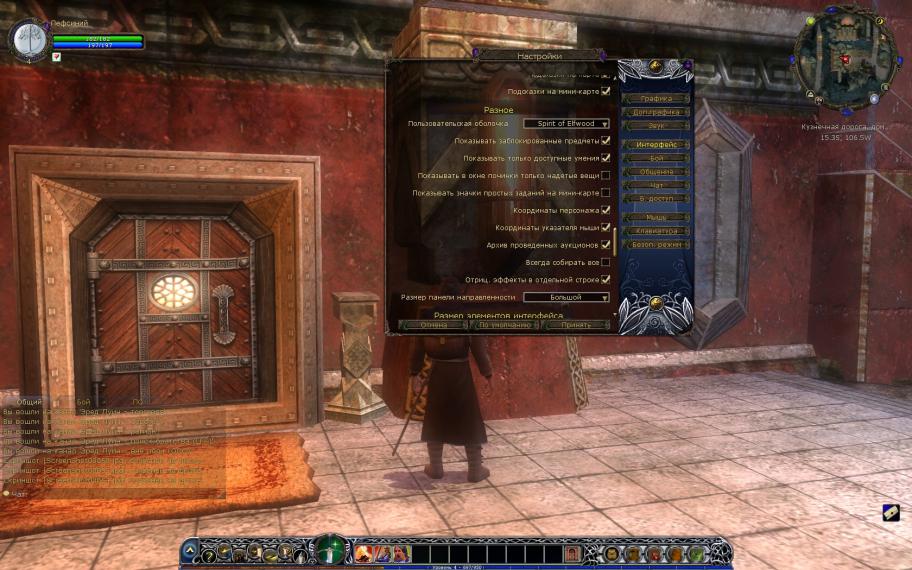
Task: Reset settings with По умолчанию
Action: click(504, 325)
